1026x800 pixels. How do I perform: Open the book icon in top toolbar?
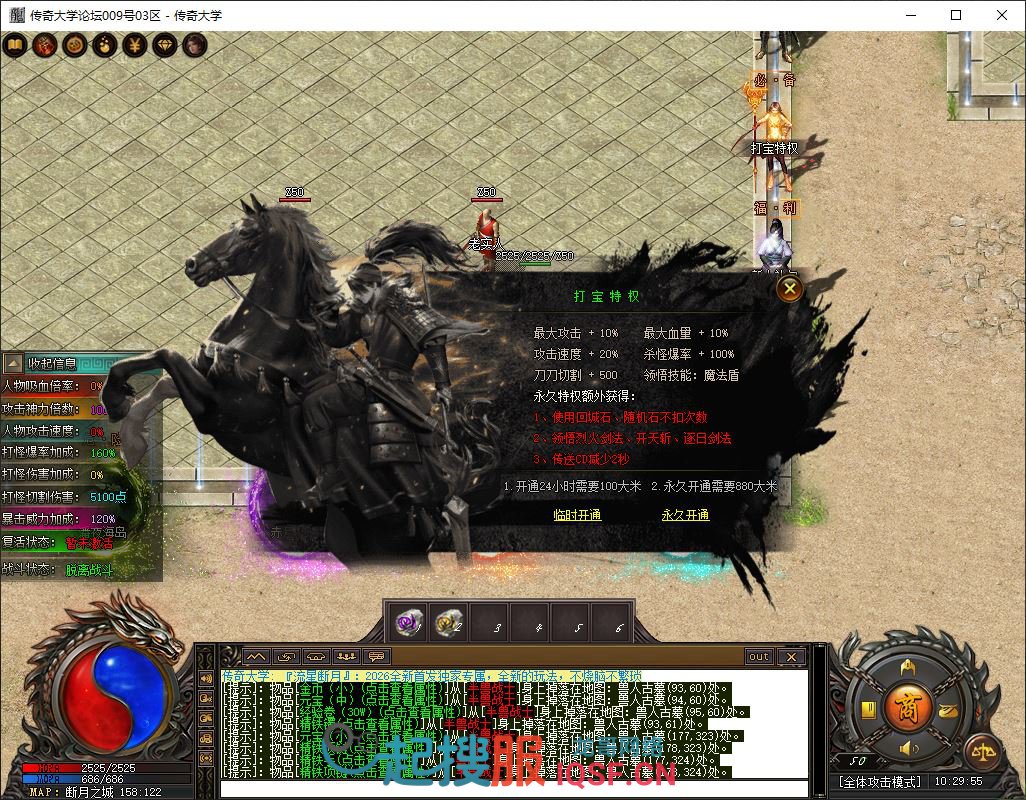pos(15,45)
